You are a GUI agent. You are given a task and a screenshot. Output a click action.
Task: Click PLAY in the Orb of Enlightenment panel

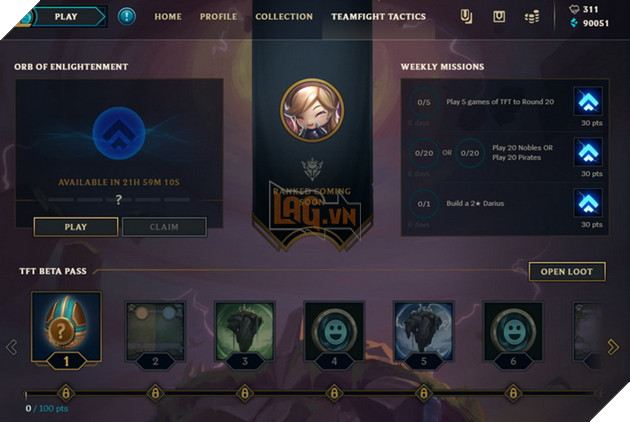pos(76,227)
